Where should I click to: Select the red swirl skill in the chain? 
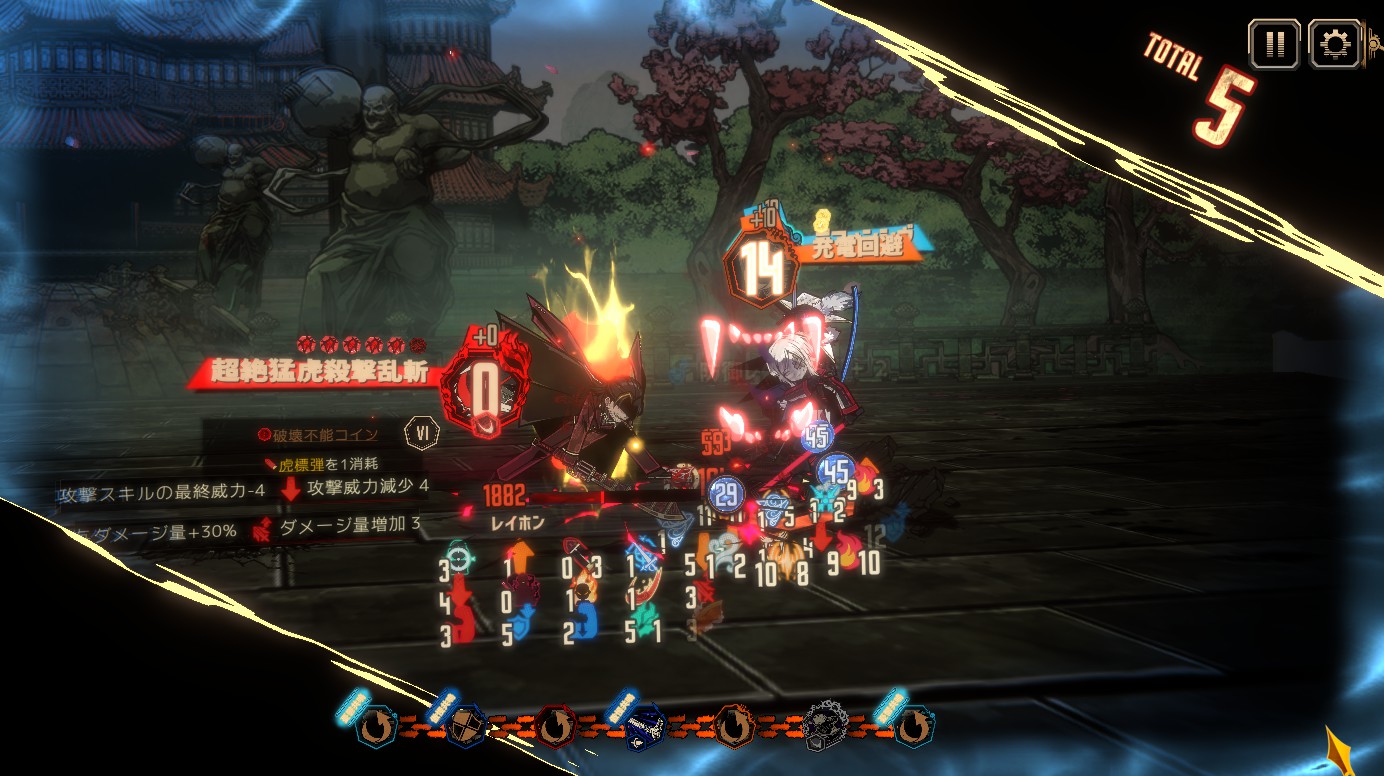555,728
